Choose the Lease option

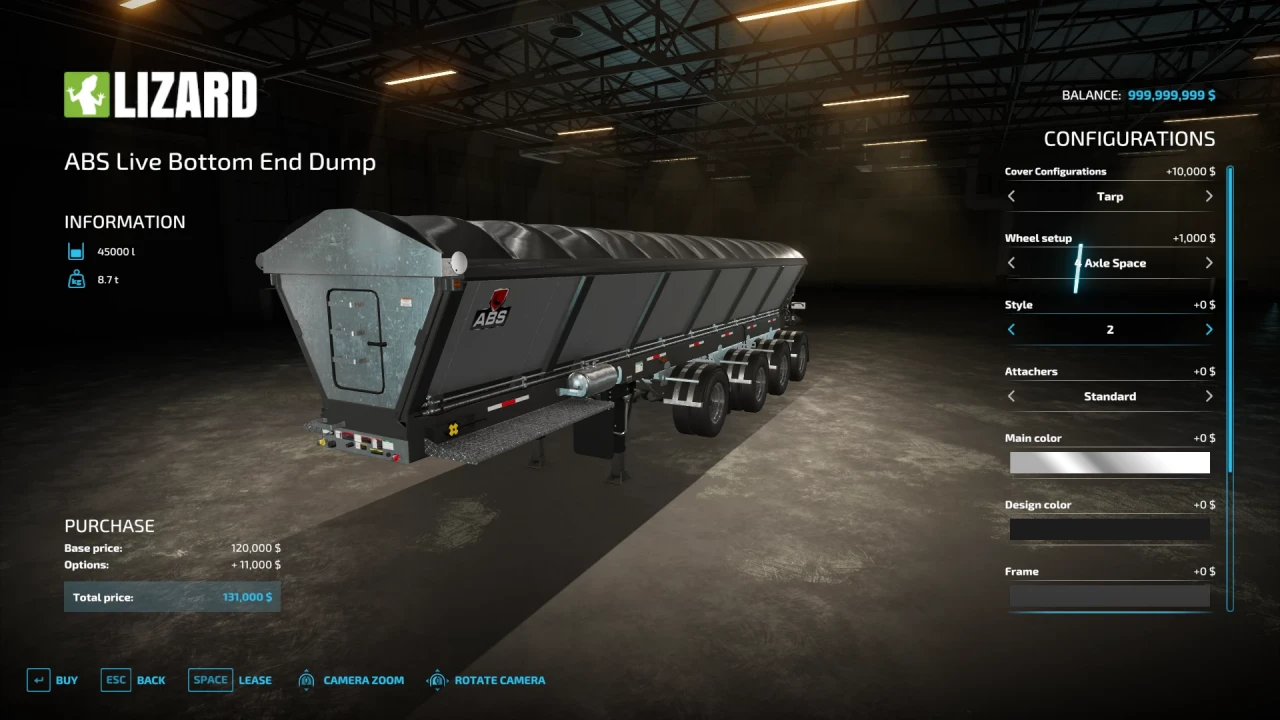point(230,680)
